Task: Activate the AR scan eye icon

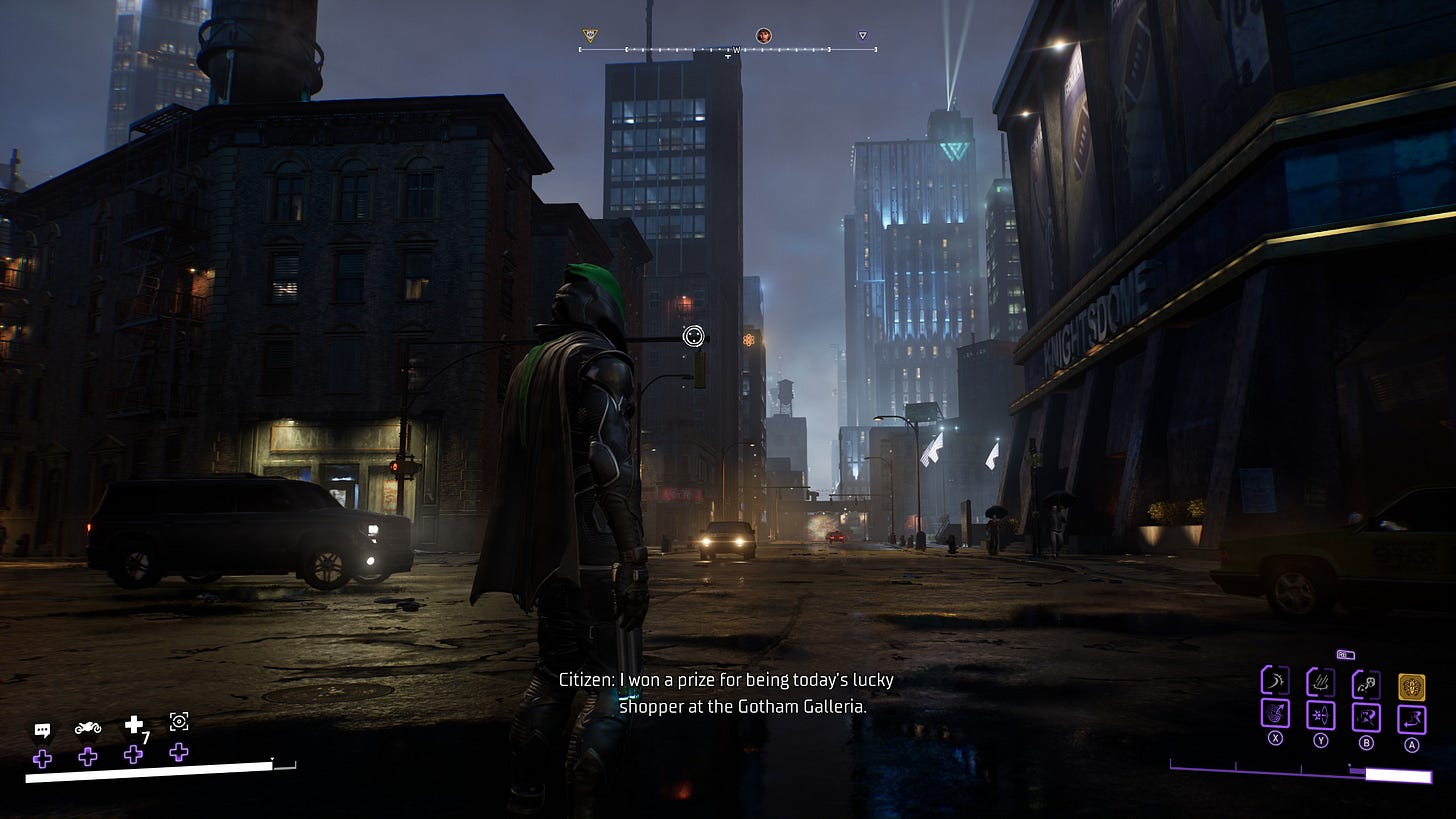Action: pos(179,722)
